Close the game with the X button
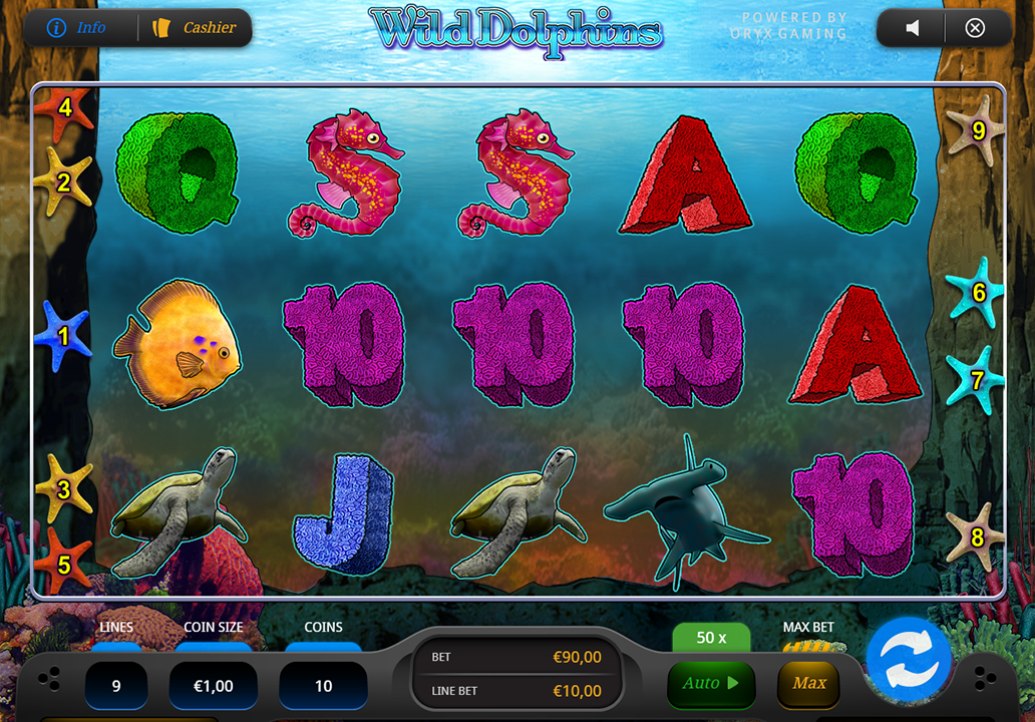The height and width of the screenshot is (722, 1035). click(x=975, y=28)
